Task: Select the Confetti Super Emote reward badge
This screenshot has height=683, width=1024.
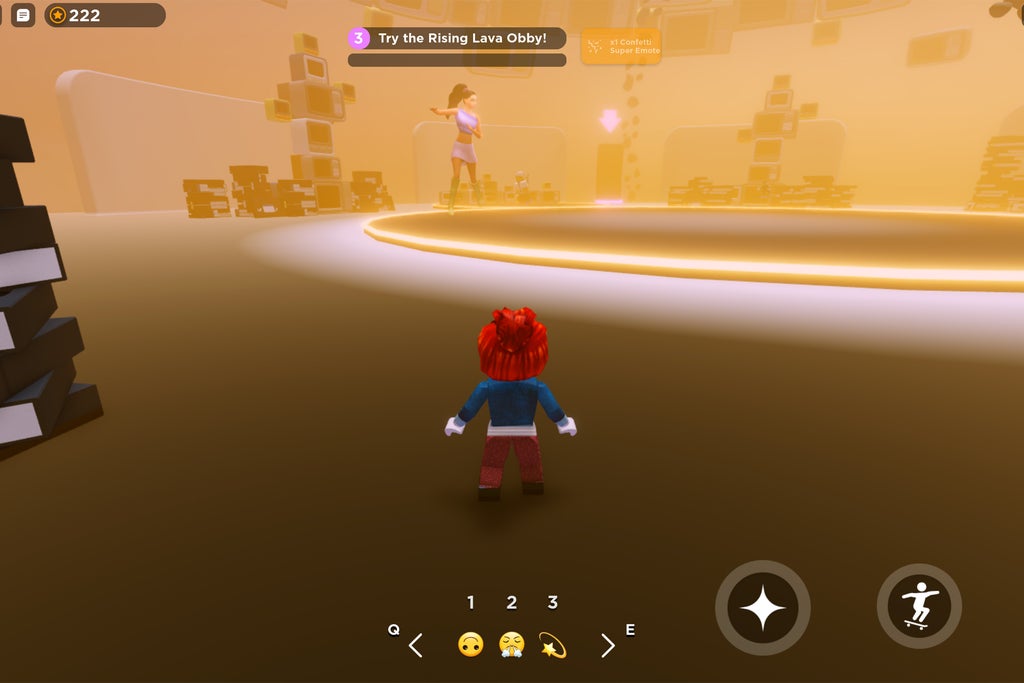Action: click(621, 46)
